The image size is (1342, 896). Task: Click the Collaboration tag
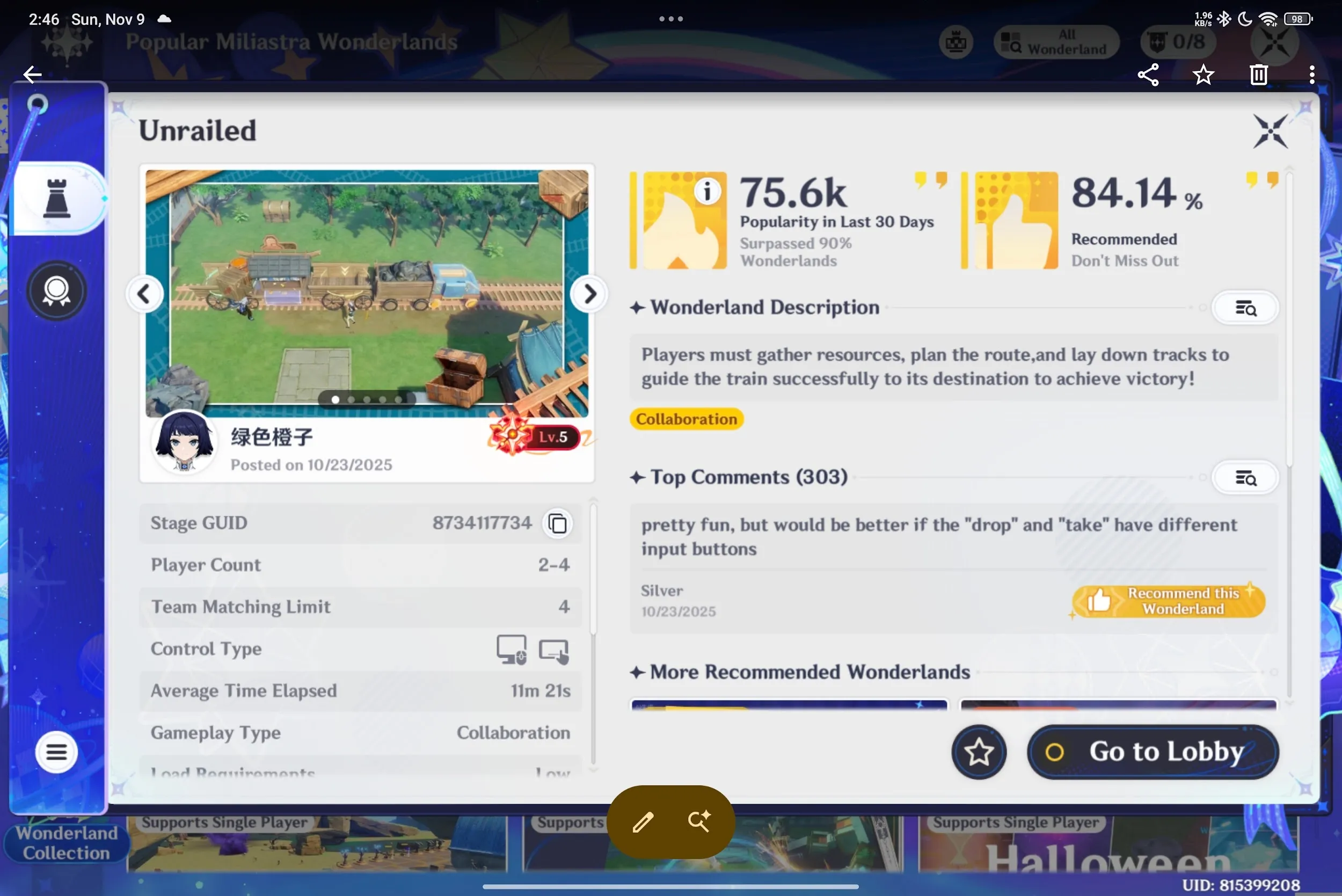click(x=686, y=419)
